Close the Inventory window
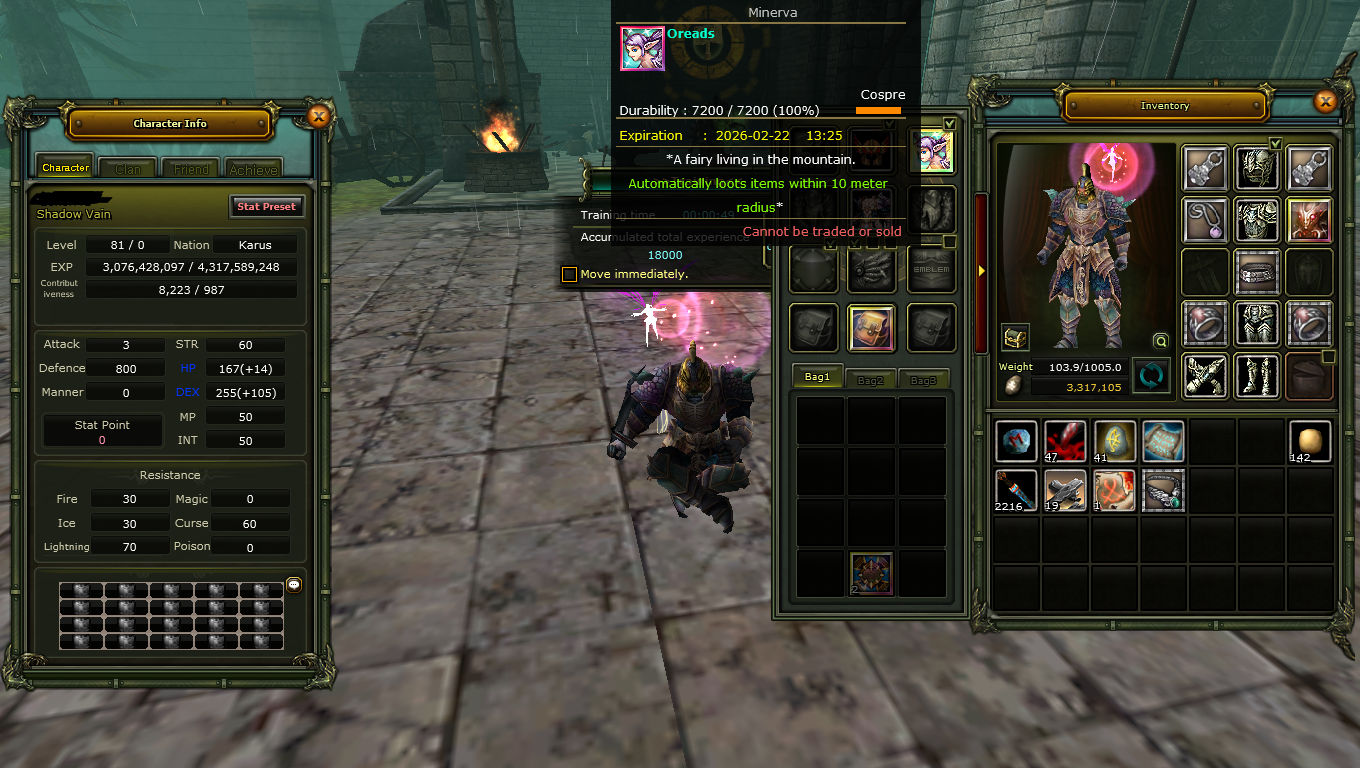1360x768 pixels. 1325,102
